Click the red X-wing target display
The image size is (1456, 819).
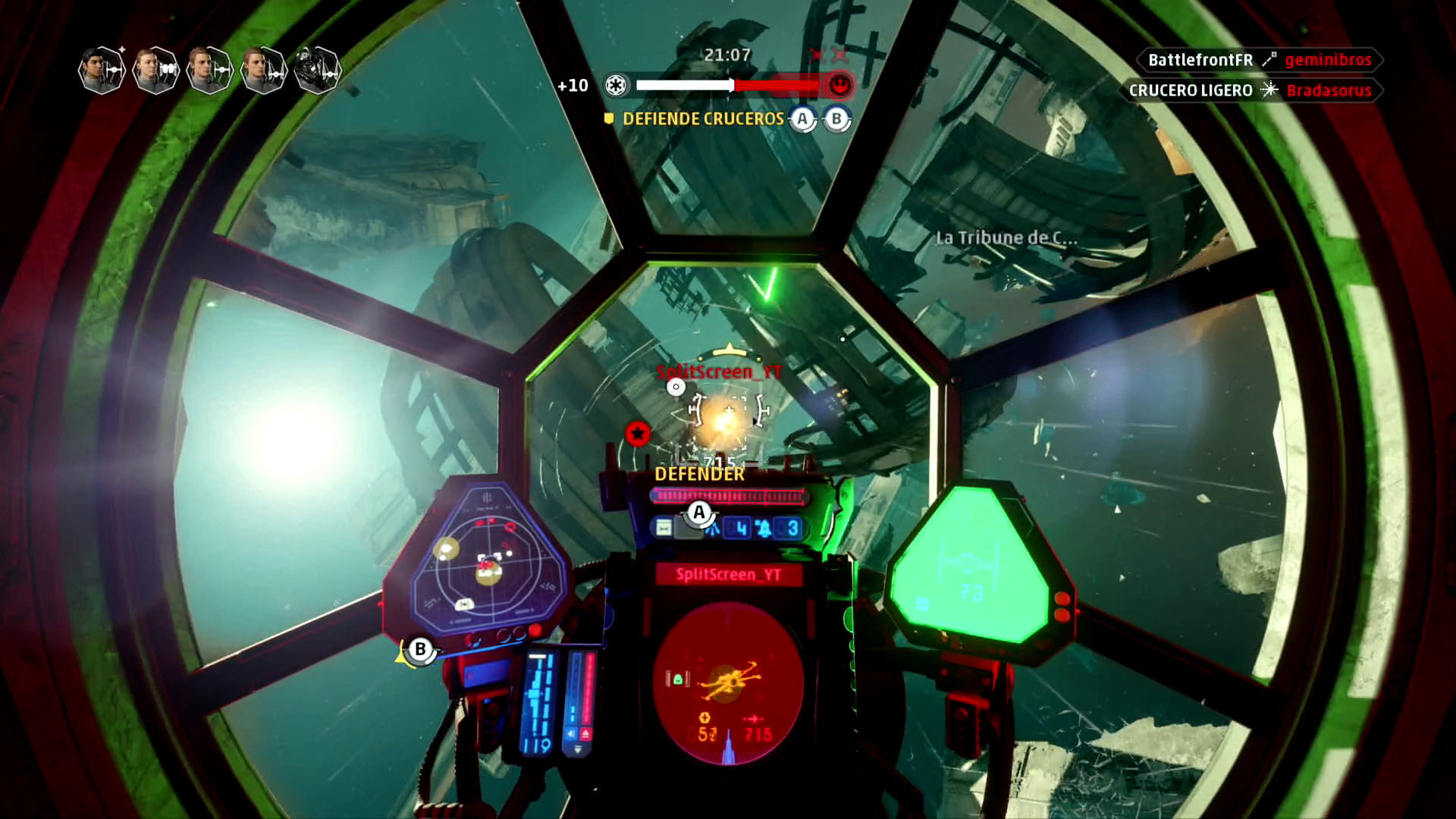coord(727,681)
